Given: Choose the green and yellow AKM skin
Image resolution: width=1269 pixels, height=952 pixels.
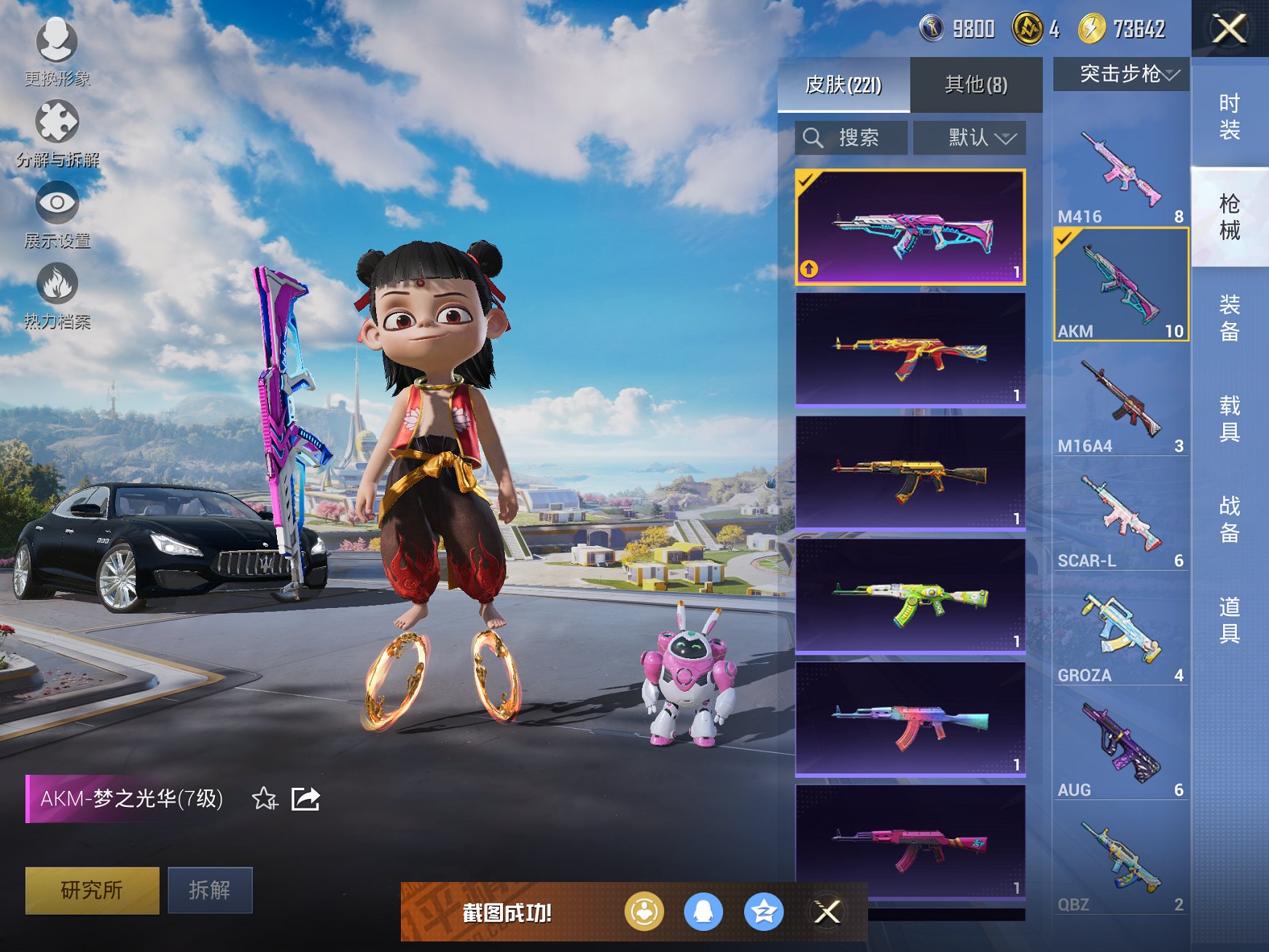Looking at the screenshot, I should (x=910, y=596).
